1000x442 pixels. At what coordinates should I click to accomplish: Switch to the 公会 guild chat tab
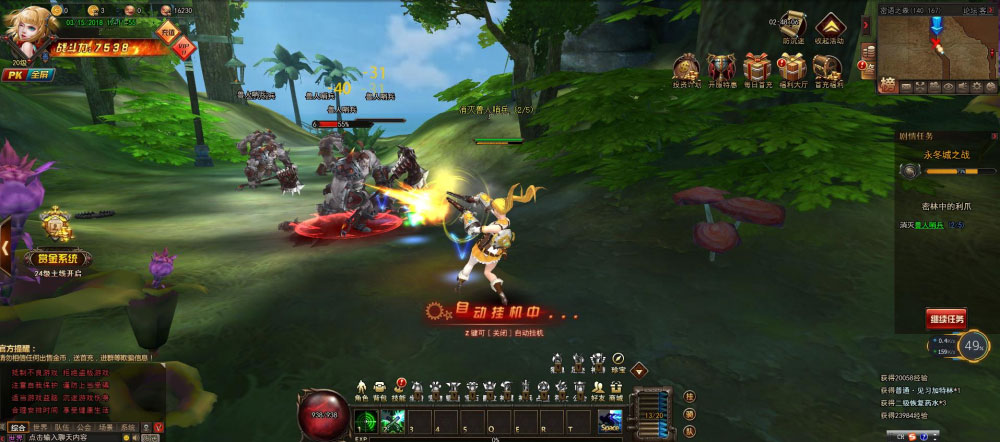coord(84,427)
